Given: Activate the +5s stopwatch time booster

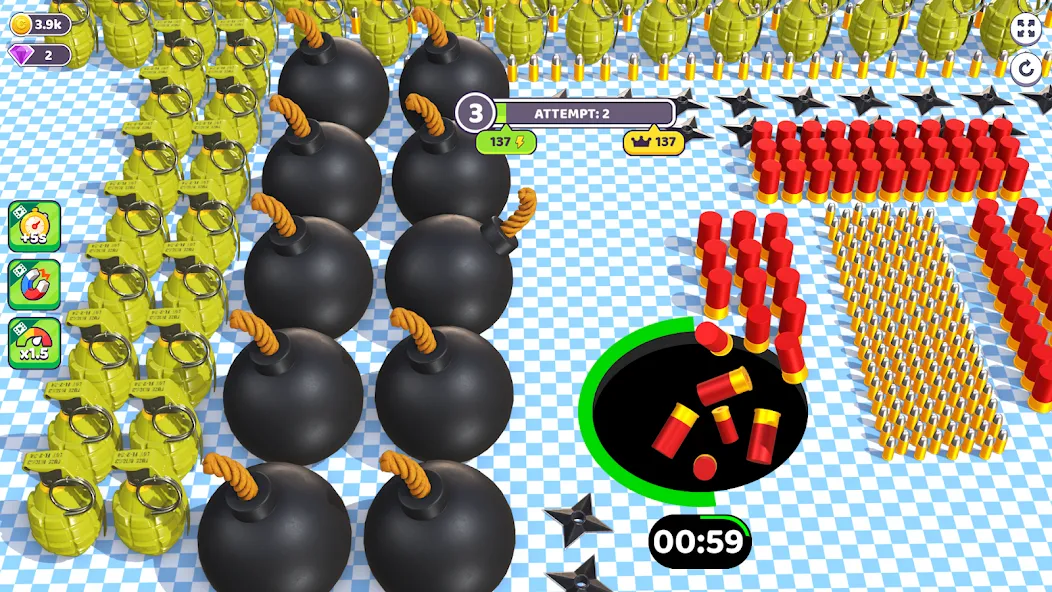Looking at the screenshot, I should 35,226.
